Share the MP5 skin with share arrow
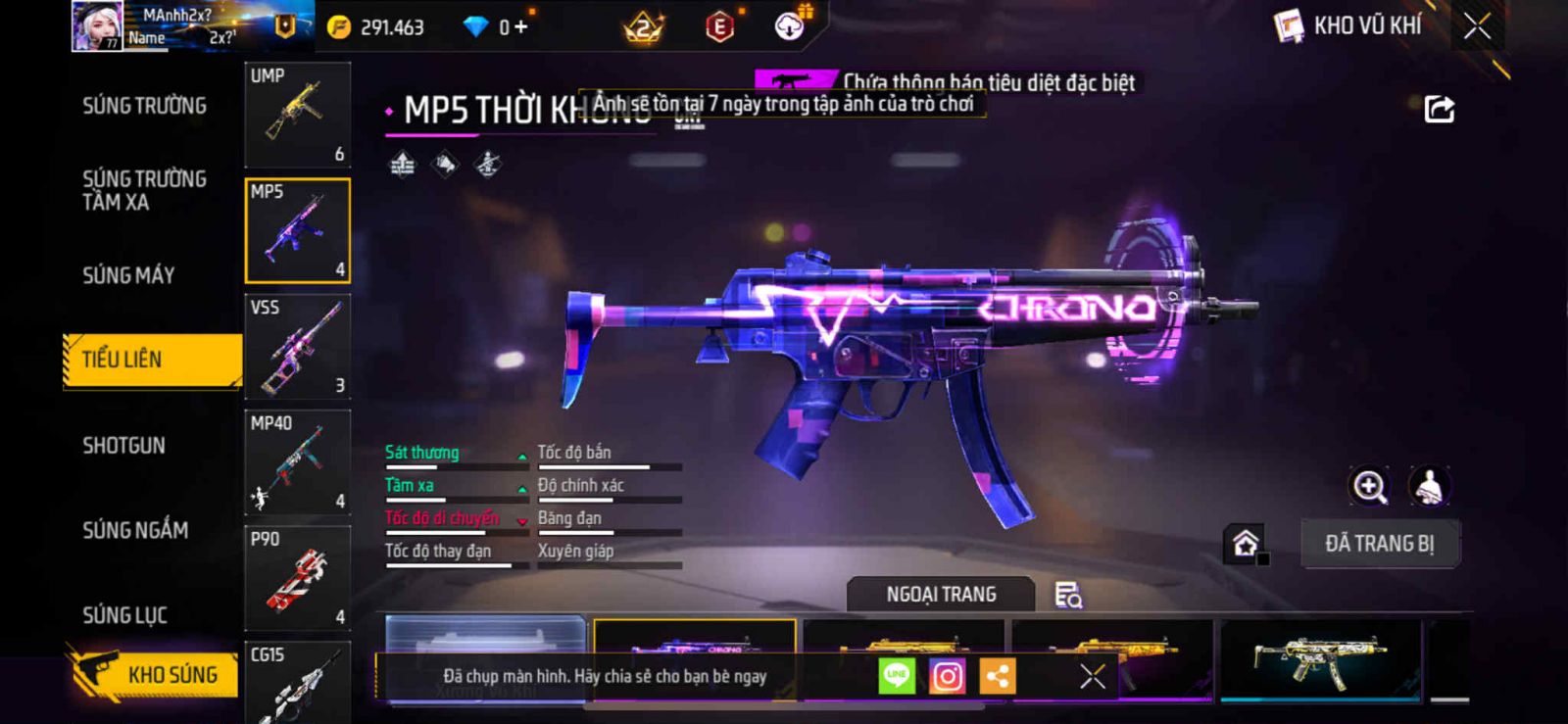Image resolution: width=1568 pixels, height=724 pixels. tap(1439, 109)
